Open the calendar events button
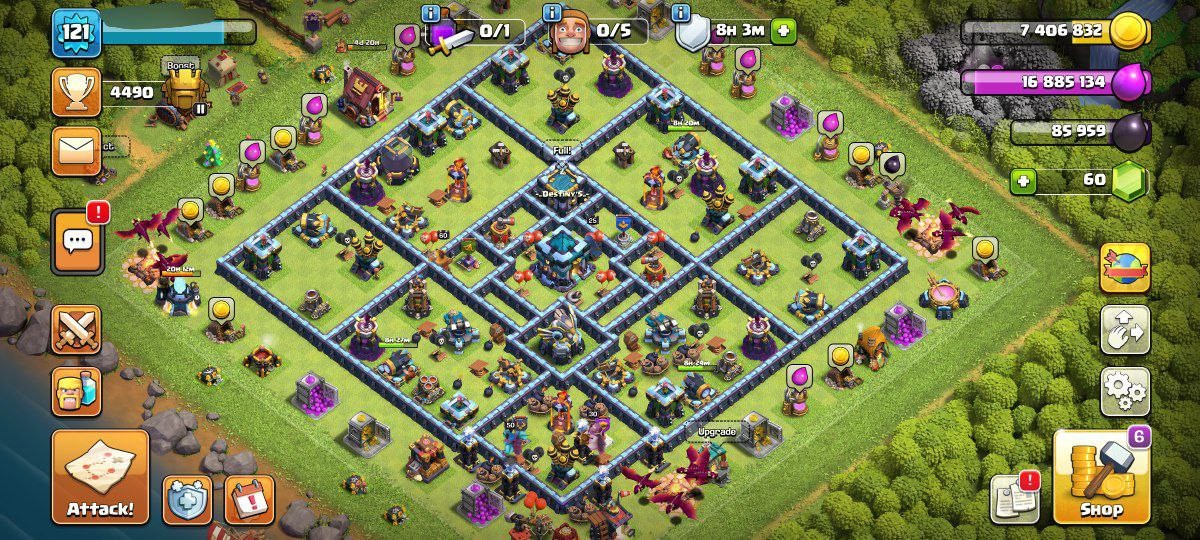 pos(248,499)
